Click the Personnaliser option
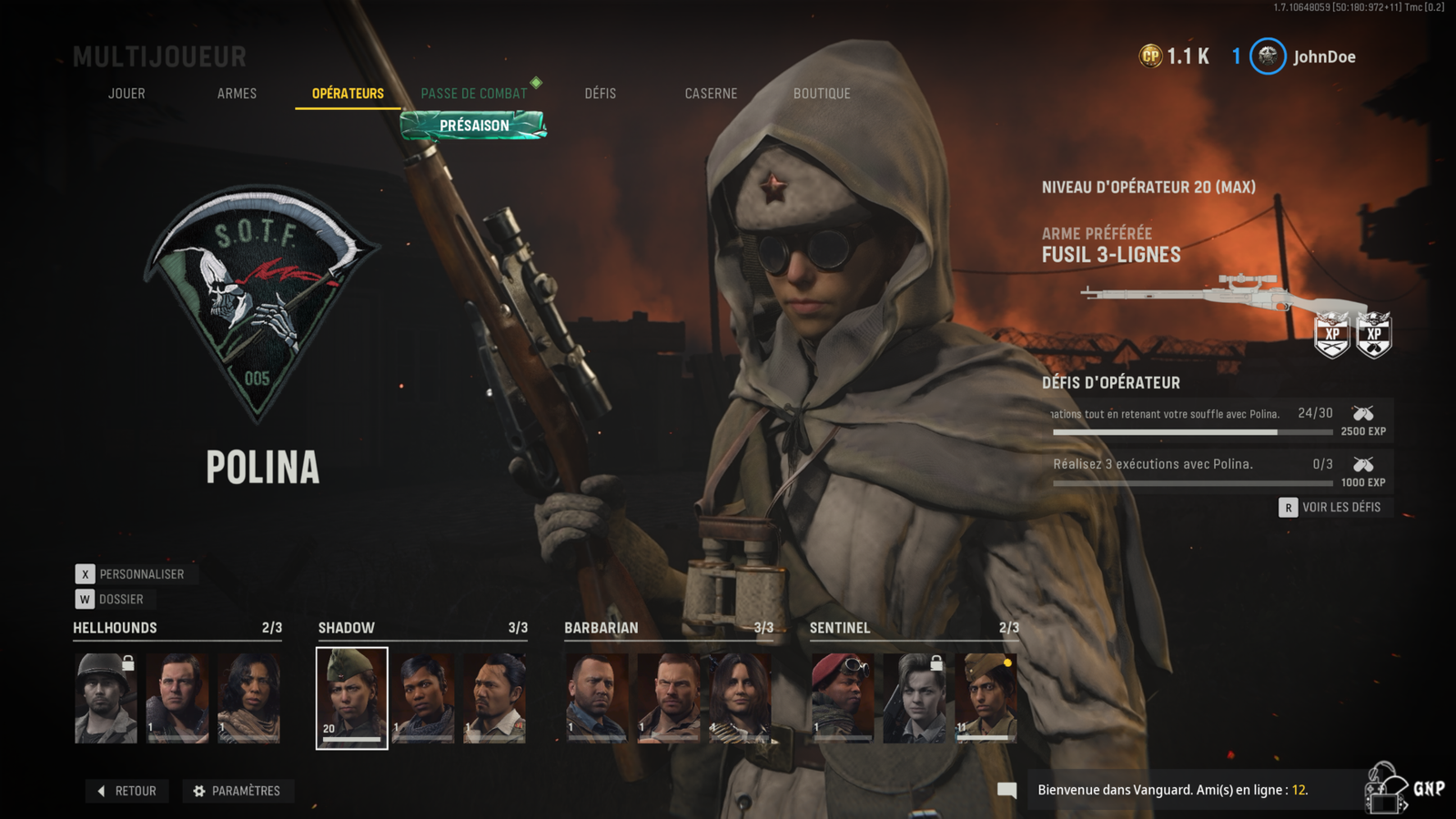 132,574
